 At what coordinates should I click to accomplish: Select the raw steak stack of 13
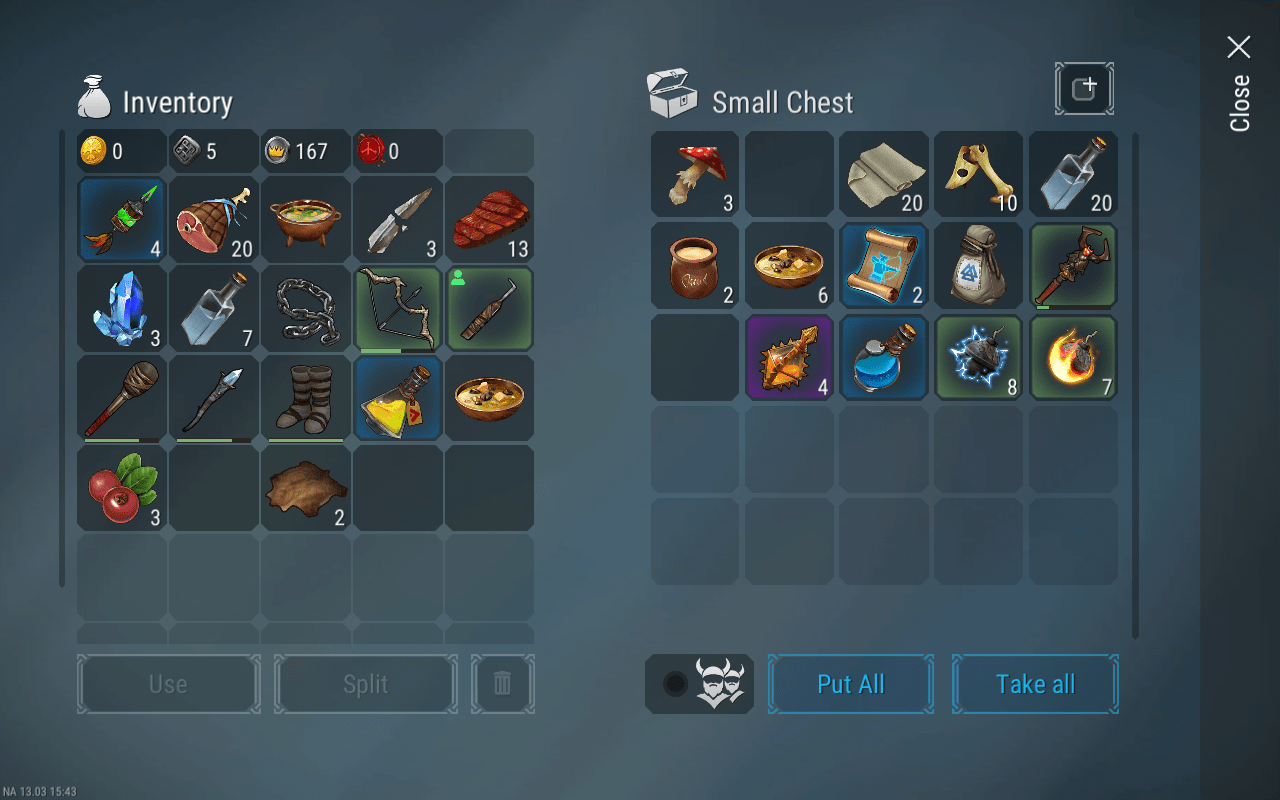point(489,219)
